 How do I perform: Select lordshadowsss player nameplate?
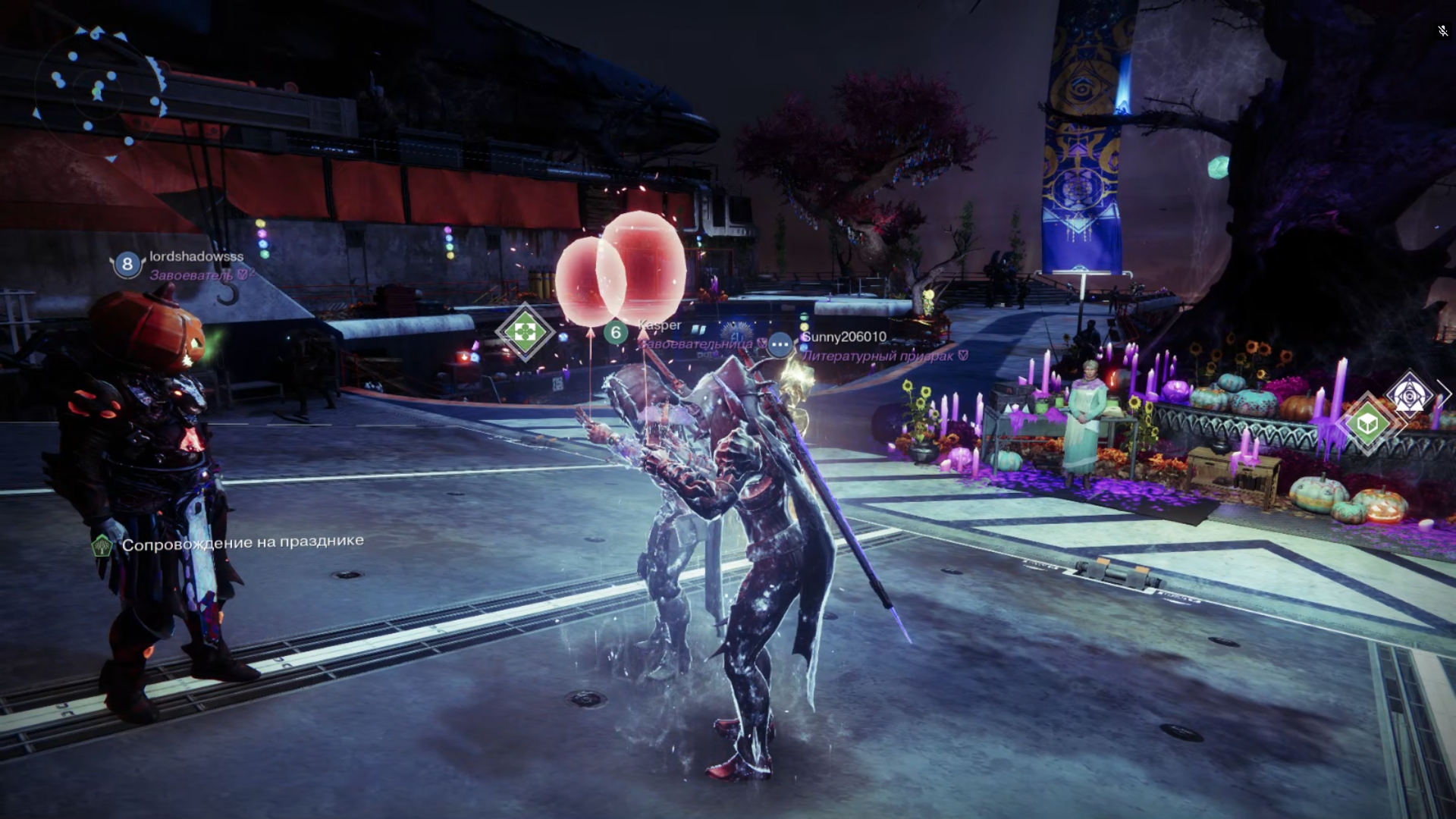(x=196, y=257)
